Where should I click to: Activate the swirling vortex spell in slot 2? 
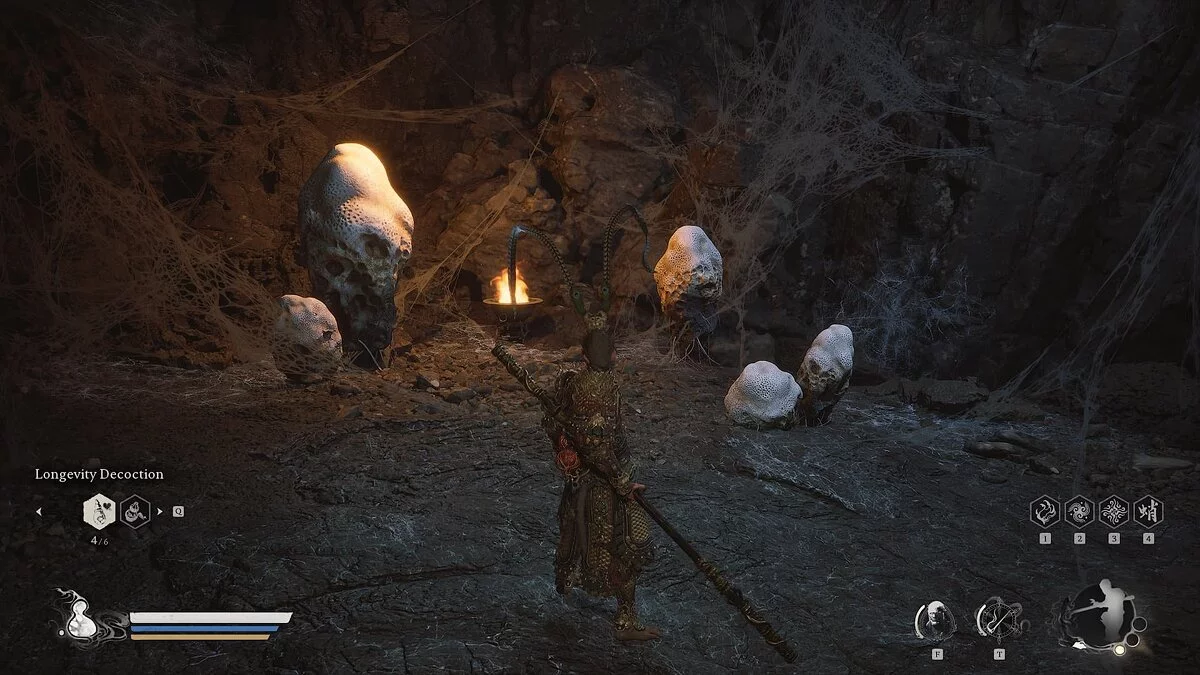click(1079, 512)
